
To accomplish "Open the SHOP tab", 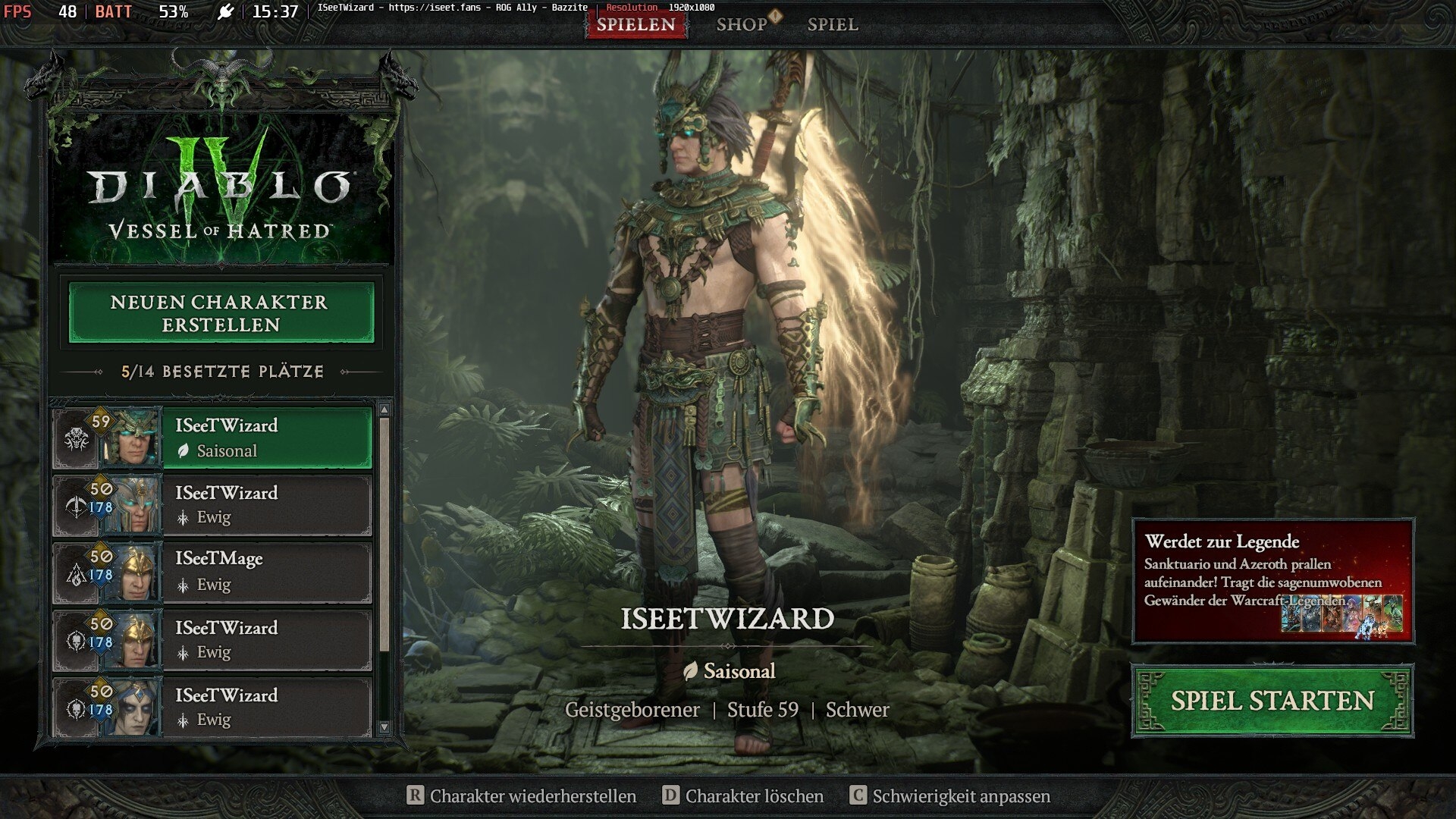I will 742,24.
